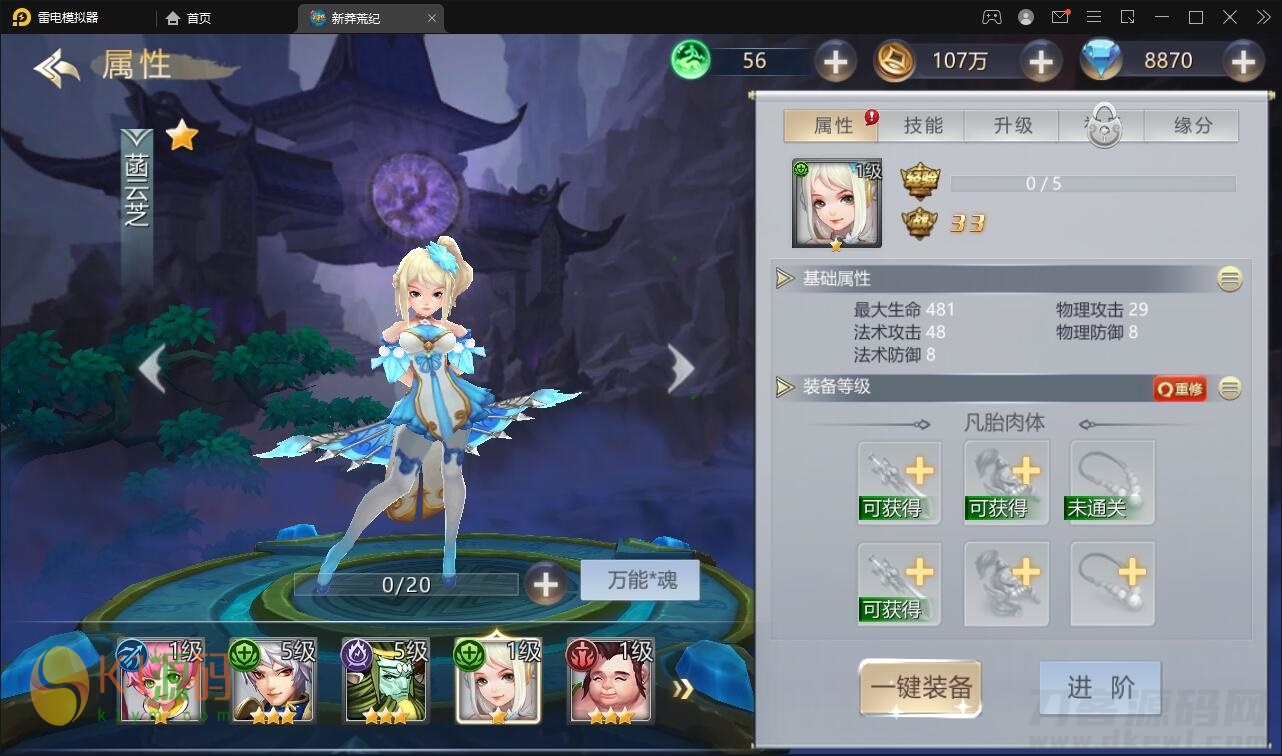Select the 缘分 tab
Image resolution: width=1282 pixels, height=756 pixels.
pos(1192,125)
